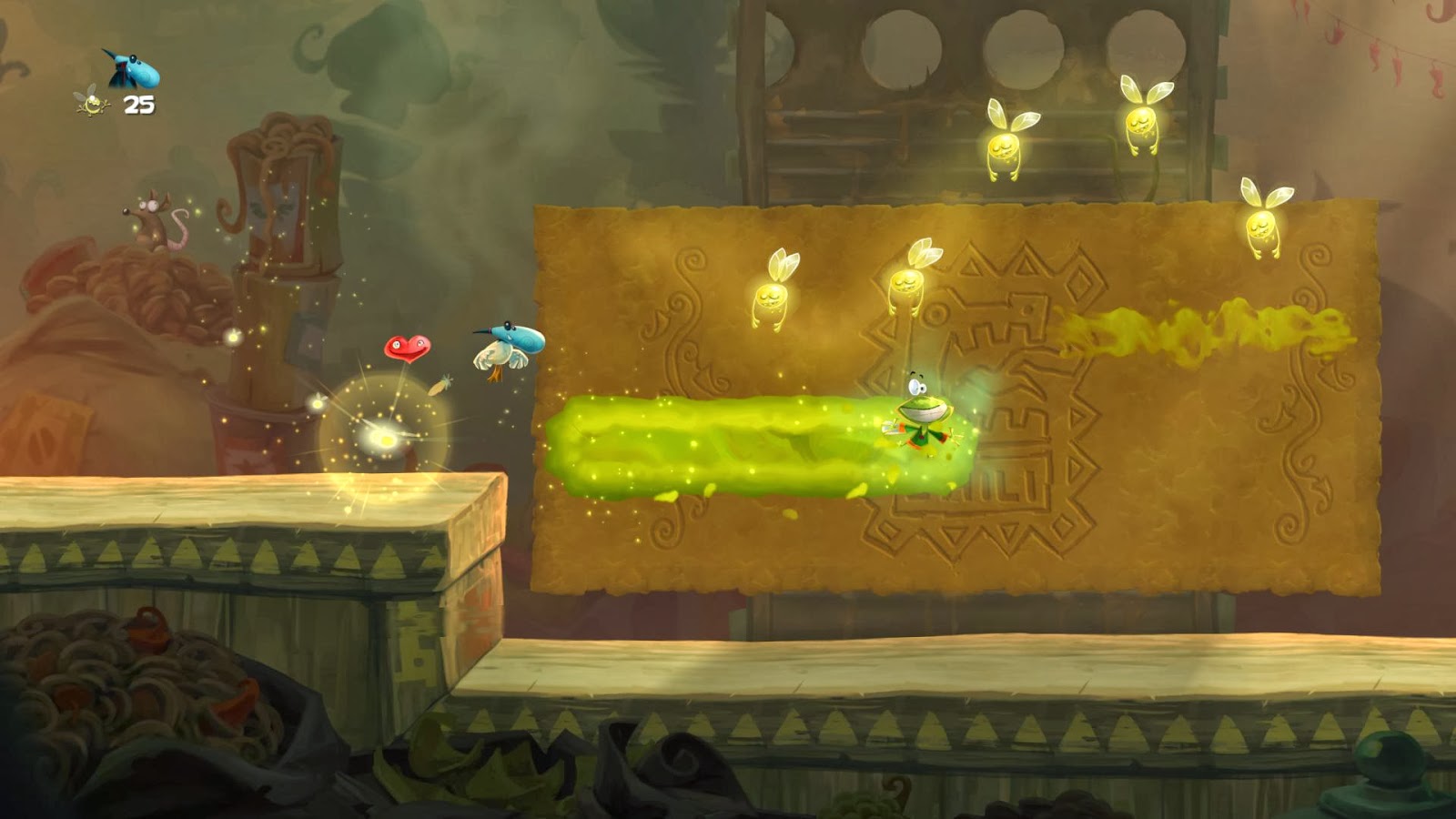The image size is (1456, 819).
Task: Click the Lum count number 25
Action: coord(138,106)
